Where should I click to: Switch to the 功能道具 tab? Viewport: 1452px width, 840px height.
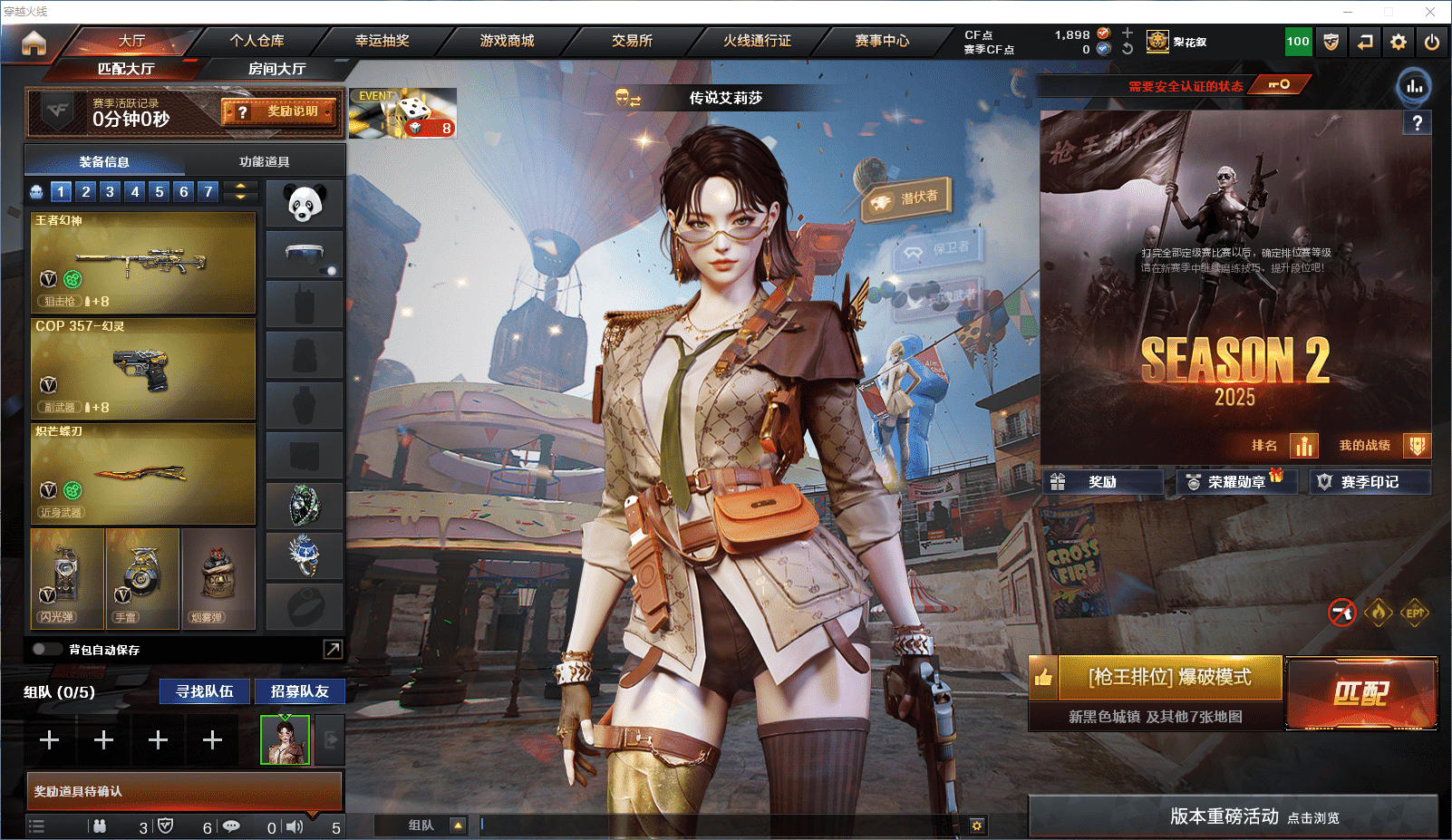tap(264, 162)
